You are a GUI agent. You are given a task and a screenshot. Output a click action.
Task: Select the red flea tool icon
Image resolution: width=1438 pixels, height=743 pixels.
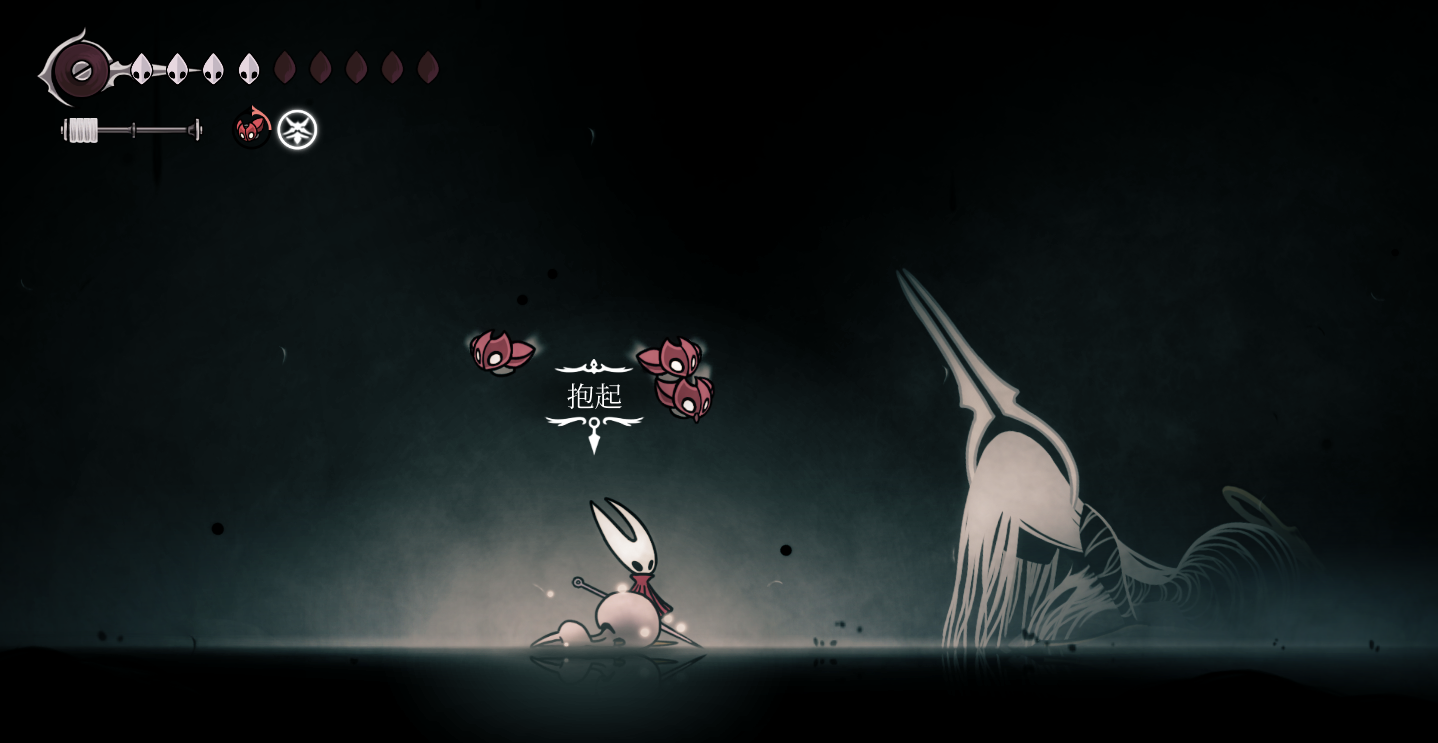pos(251,129)
